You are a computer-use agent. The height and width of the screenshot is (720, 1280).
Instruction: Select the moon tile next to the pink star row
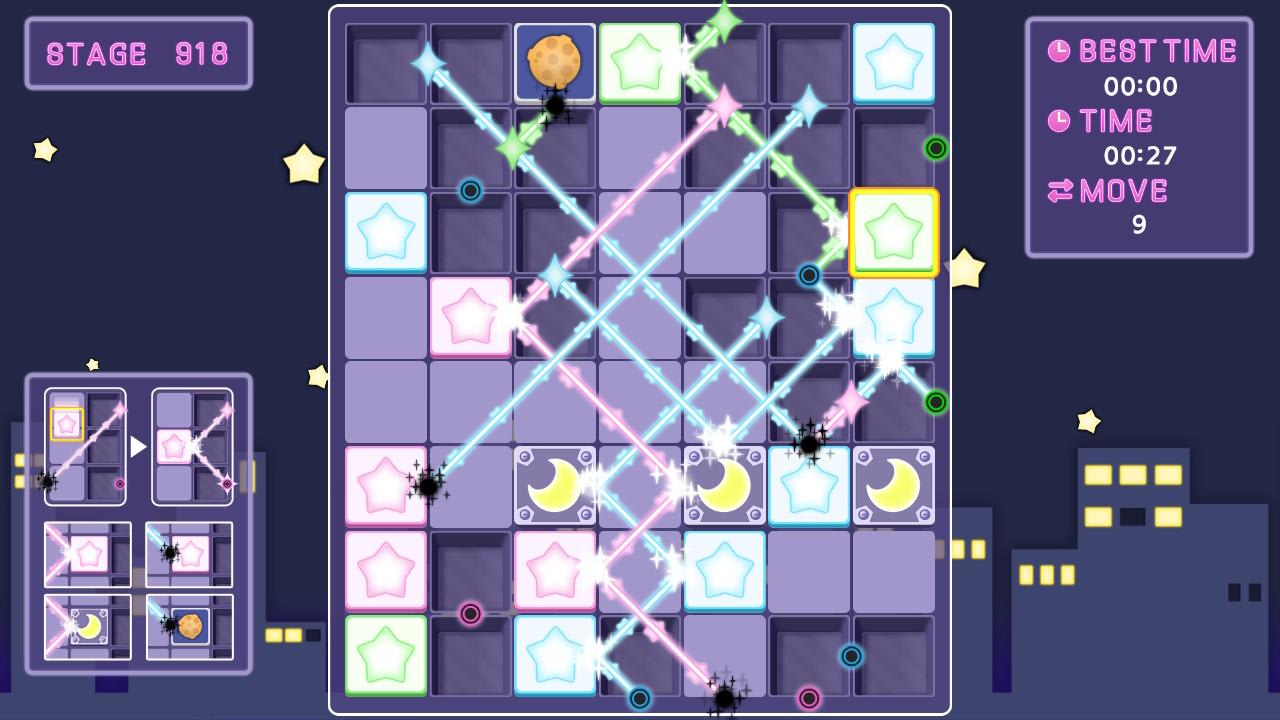point(555,485)
